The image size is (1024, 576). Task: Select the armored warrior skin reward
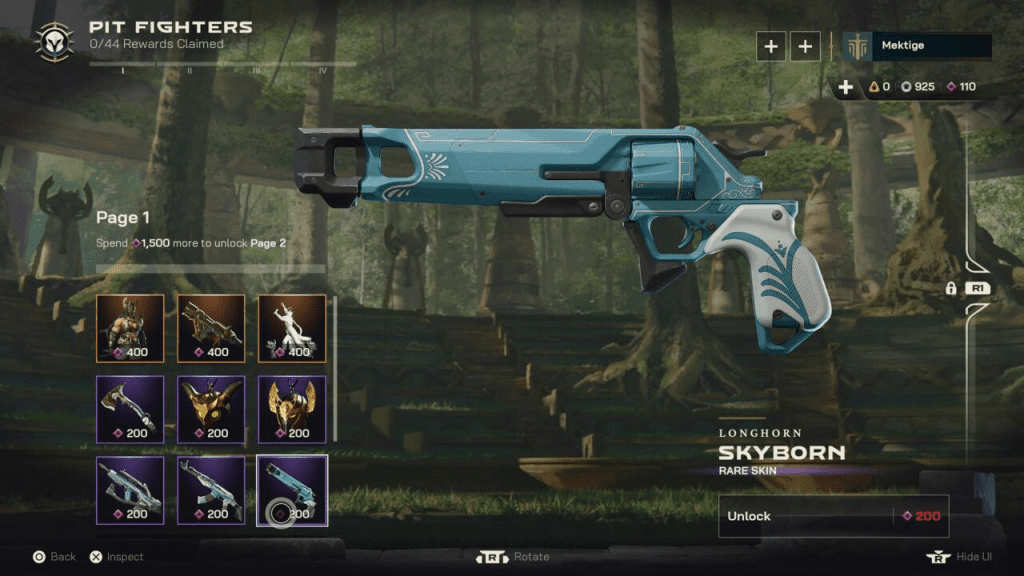pos(130,327)
